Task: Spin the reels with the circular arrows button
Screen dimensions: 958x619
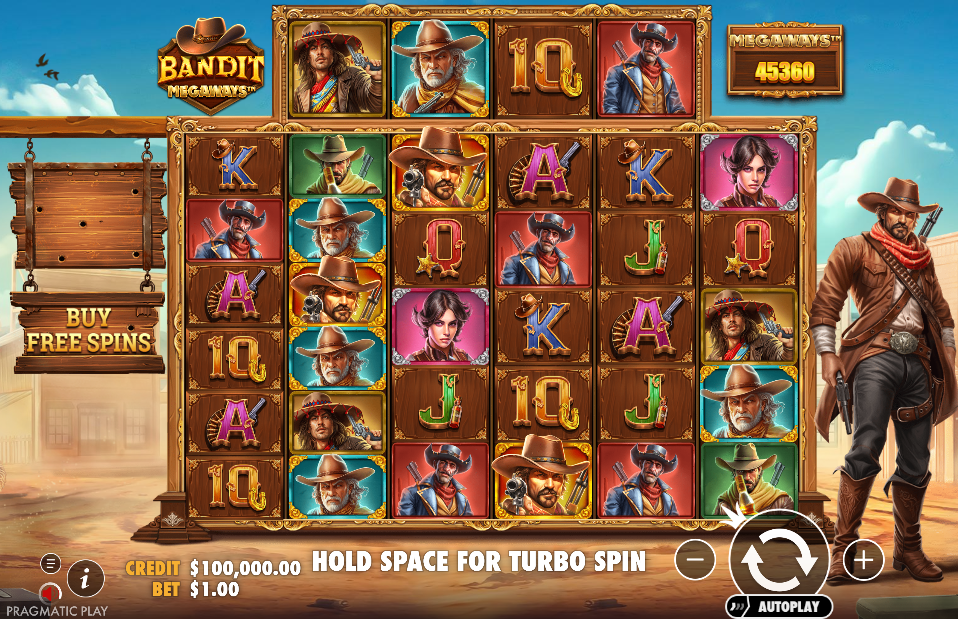Action: [x=779, y=560]
